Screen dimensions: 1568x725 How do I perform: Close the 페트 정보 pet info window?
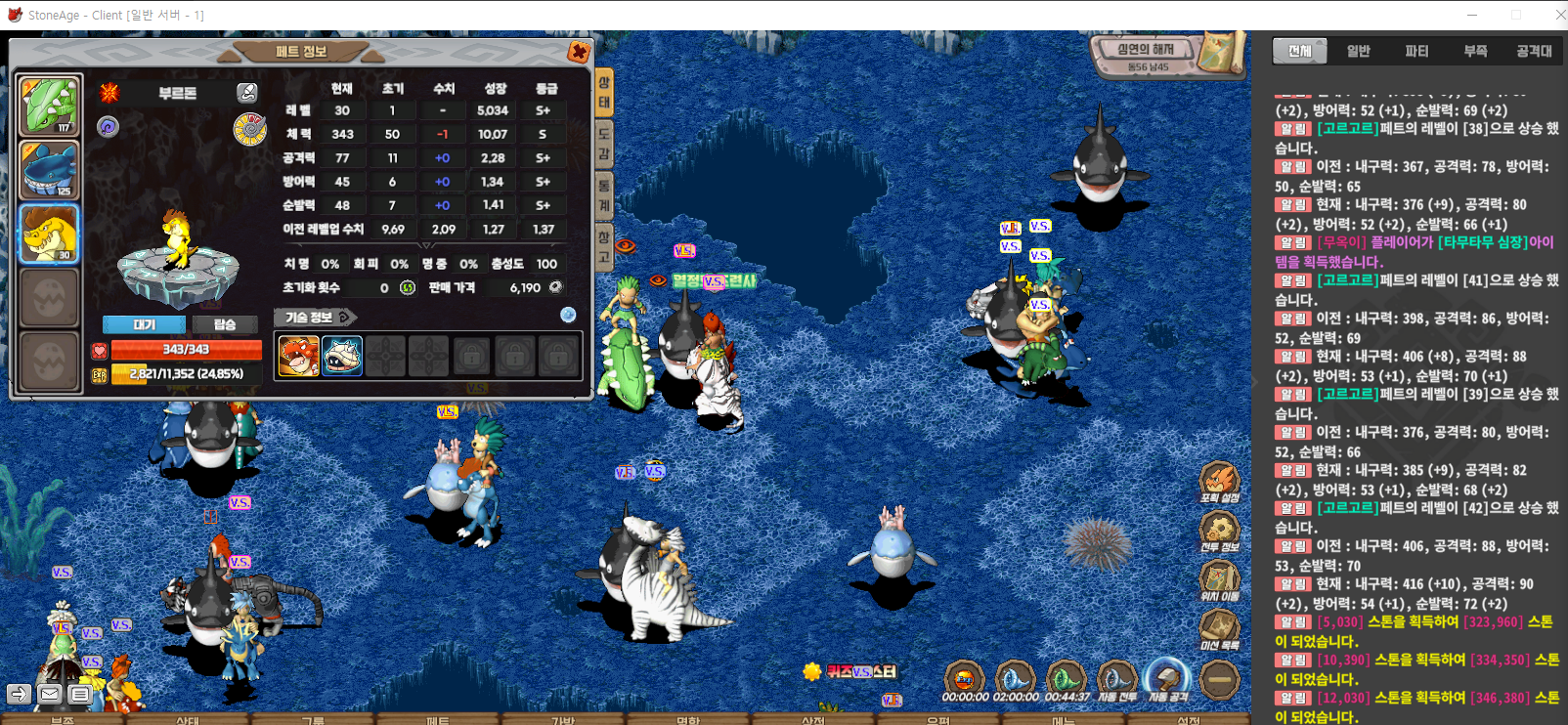coord(579,52)
